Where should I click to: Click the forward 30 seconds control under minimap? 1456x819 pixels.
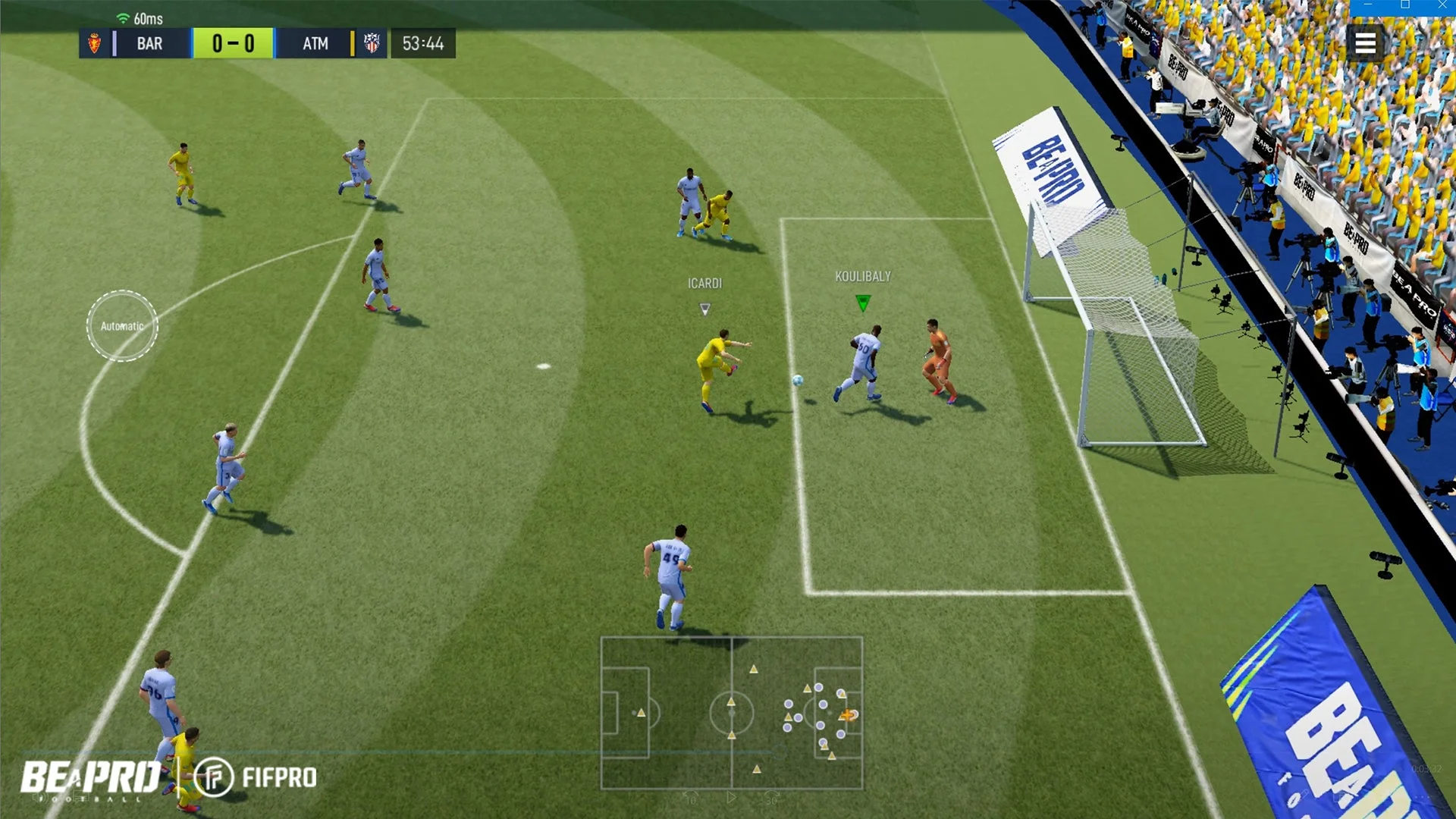[771, 799]
